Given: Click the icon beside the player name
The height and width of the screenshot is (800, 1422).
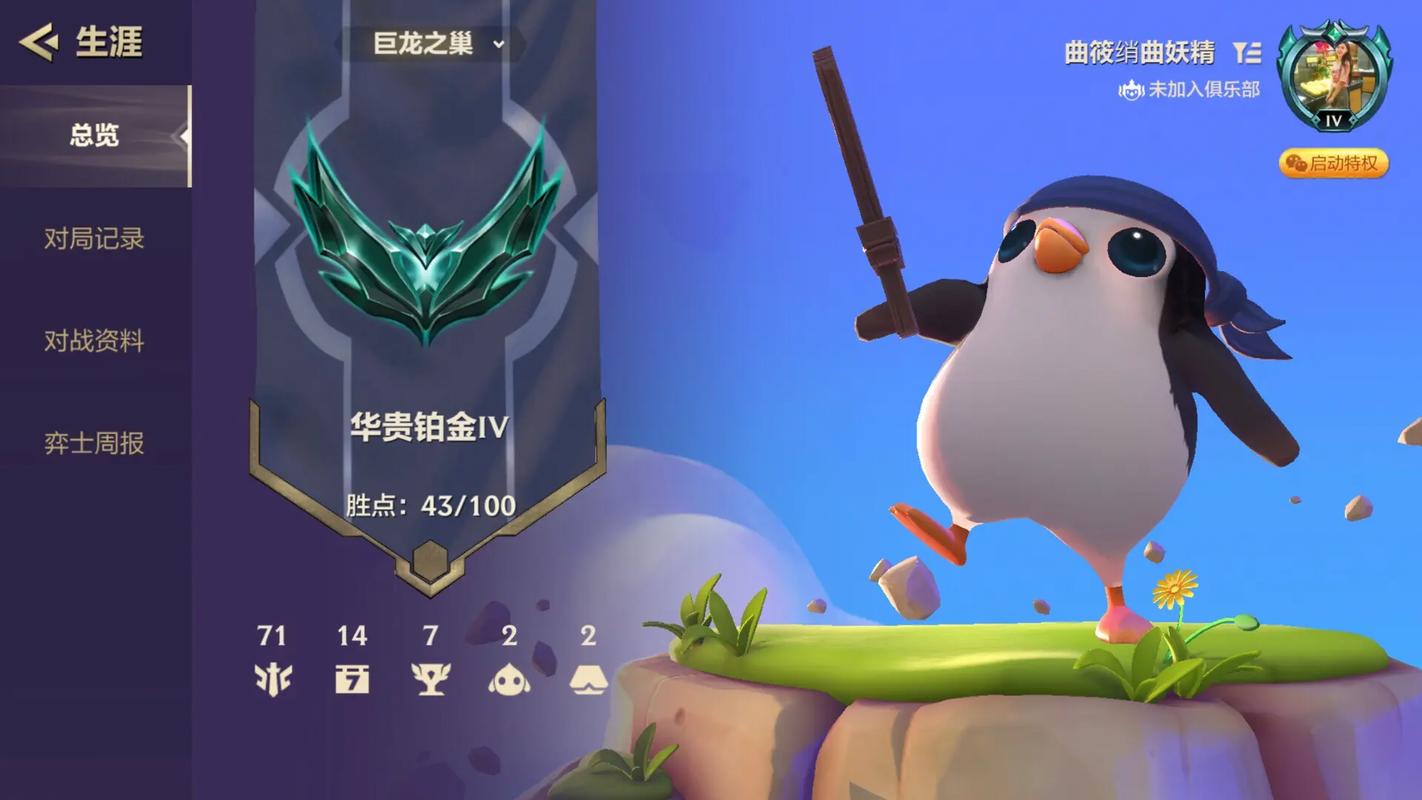Looking at the screenshot, I should [x=1246, y=53].
